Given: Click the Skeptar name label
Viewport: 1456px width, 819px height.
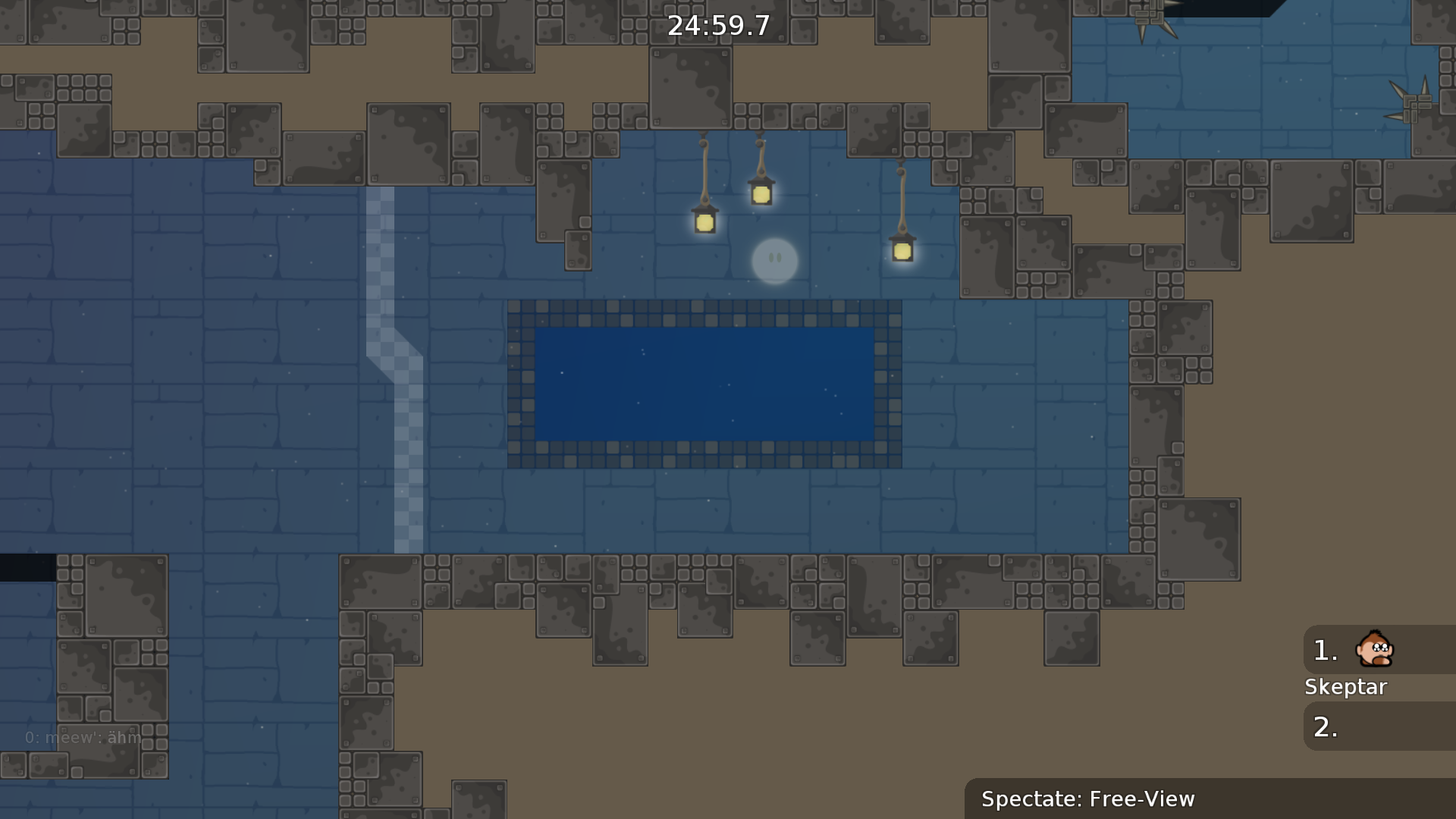Looking at the screenshot, I should (x=1346, y=687).
